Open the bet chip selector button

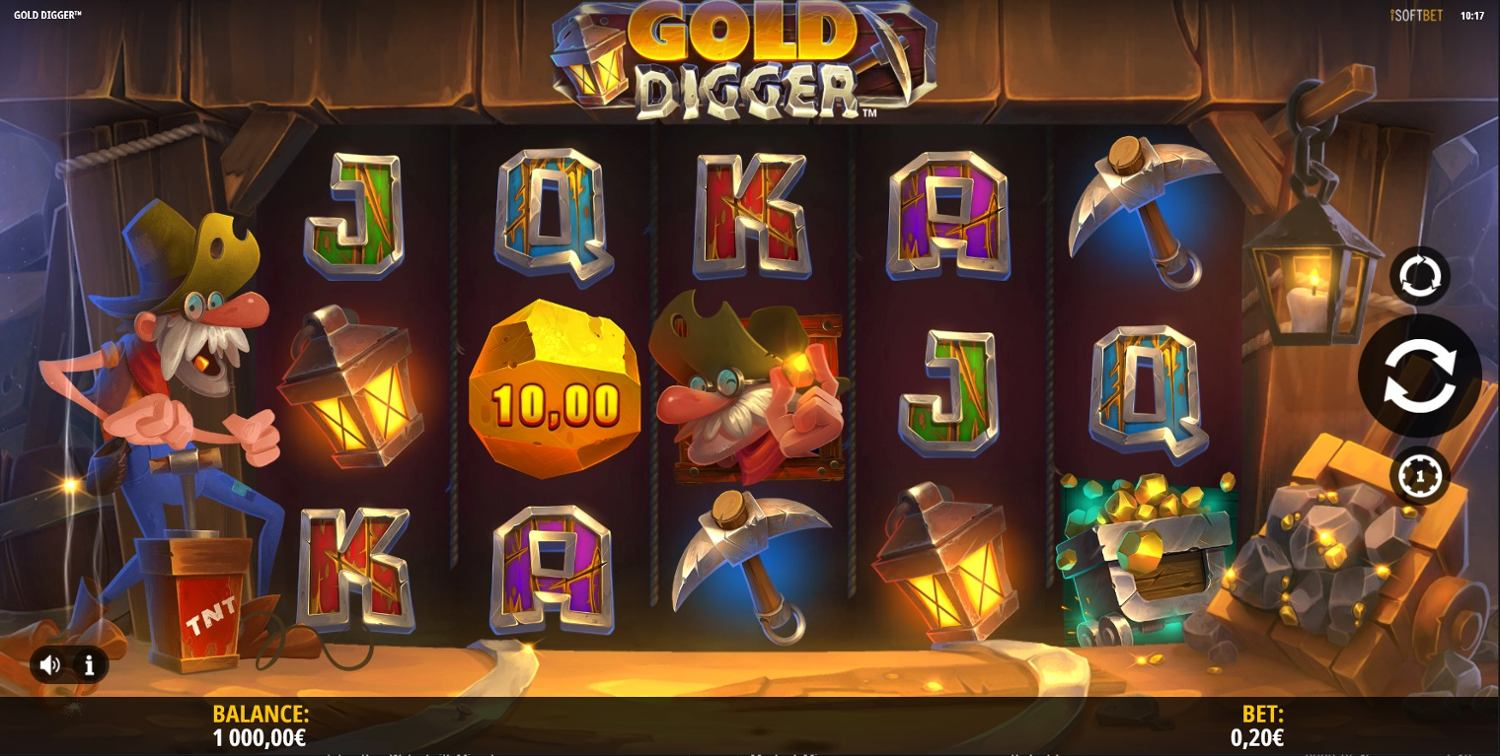(x=1419, y=476)
